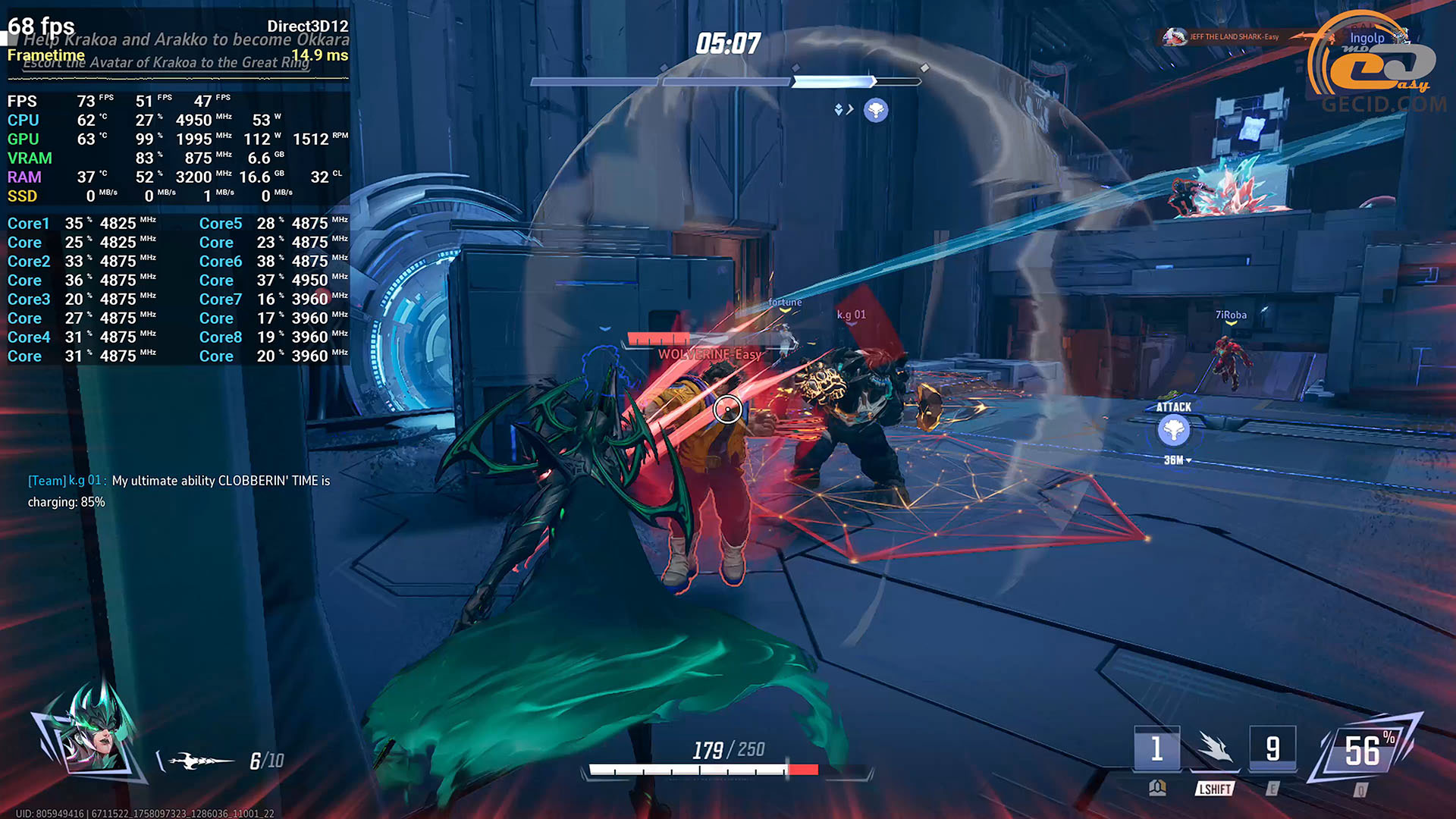Open the team chat message from k.g 01

[x=179, y=491]
